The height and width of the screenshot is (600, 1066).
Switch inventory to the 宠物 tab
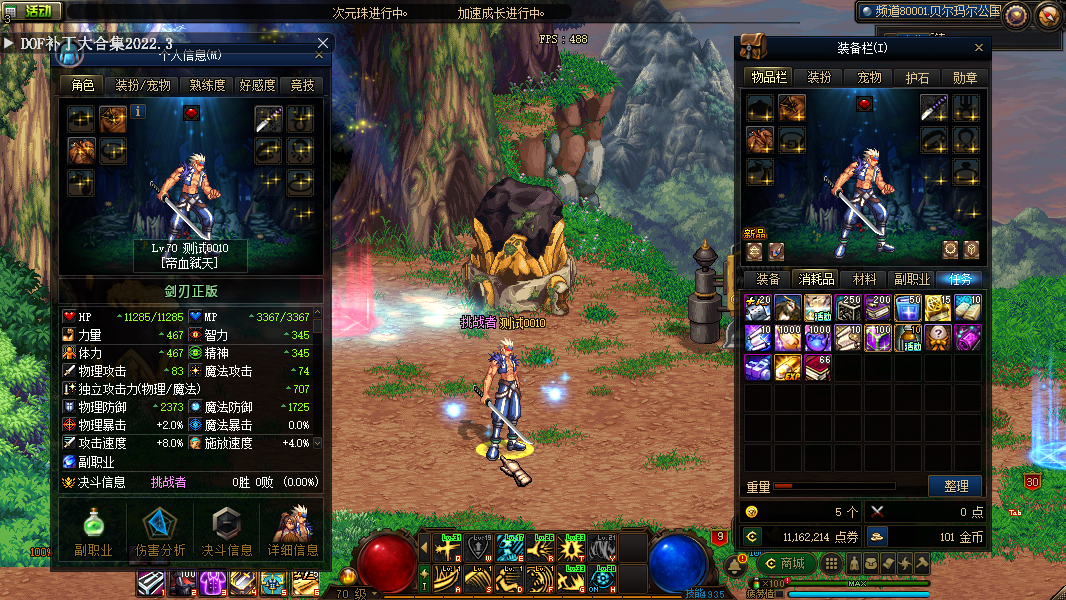(x=869, y=77)
